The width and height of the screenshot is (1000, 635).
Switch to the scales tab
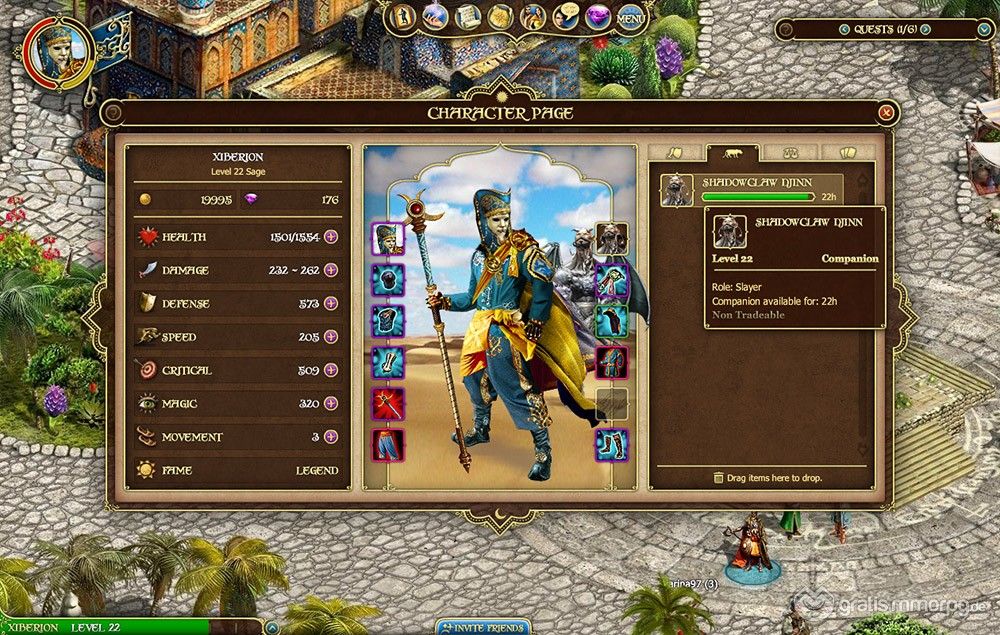(x=790, y=154)
